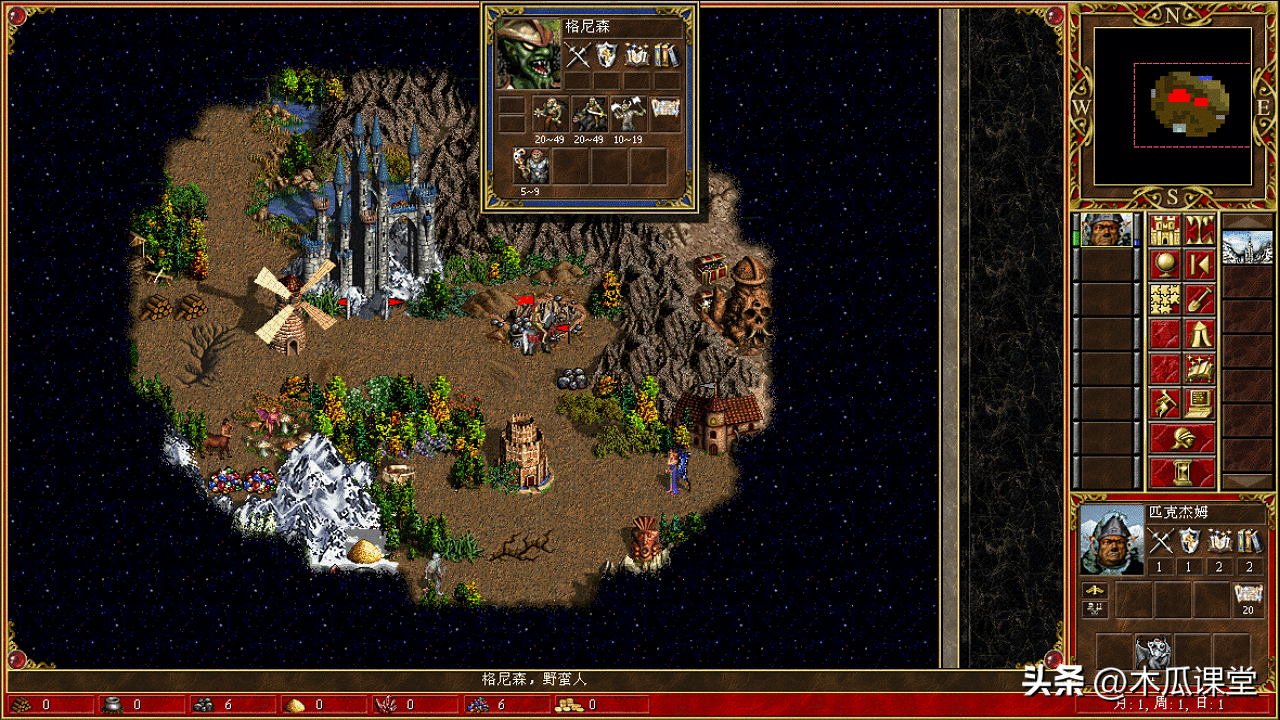
Task: Open system options with the computer button
Action: pos(1199,402)
